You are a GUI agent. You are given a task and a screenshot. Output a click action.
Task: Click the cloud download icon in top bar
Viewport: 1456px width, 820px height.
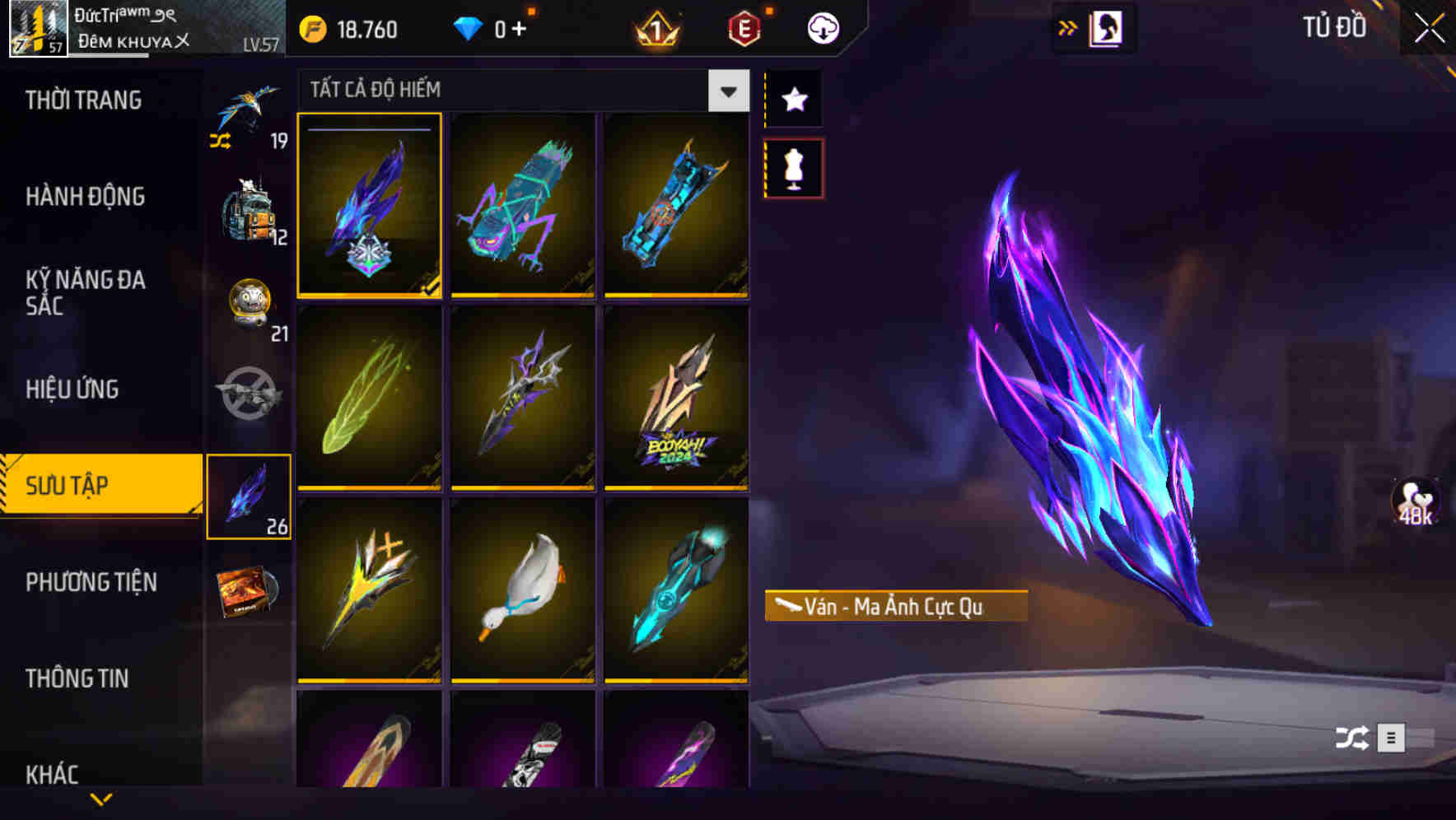823,26
